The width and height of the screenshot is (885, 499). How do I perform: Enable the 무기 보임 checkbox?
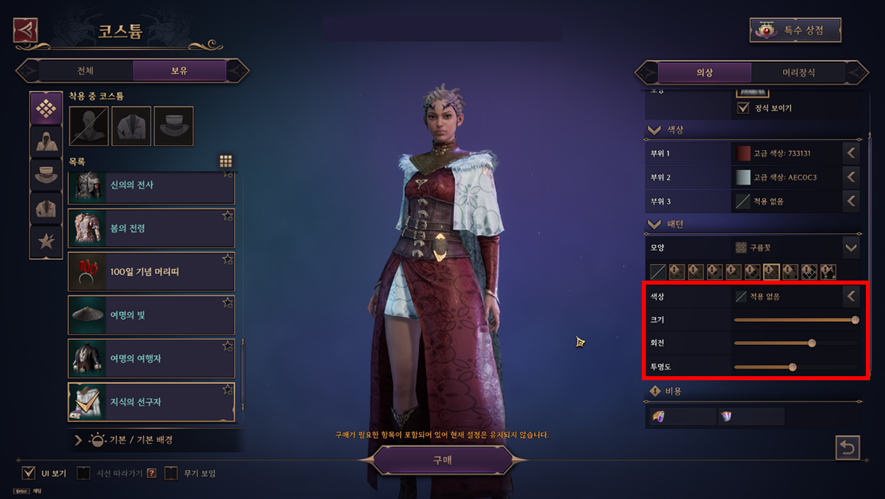[x=171, y=472]
